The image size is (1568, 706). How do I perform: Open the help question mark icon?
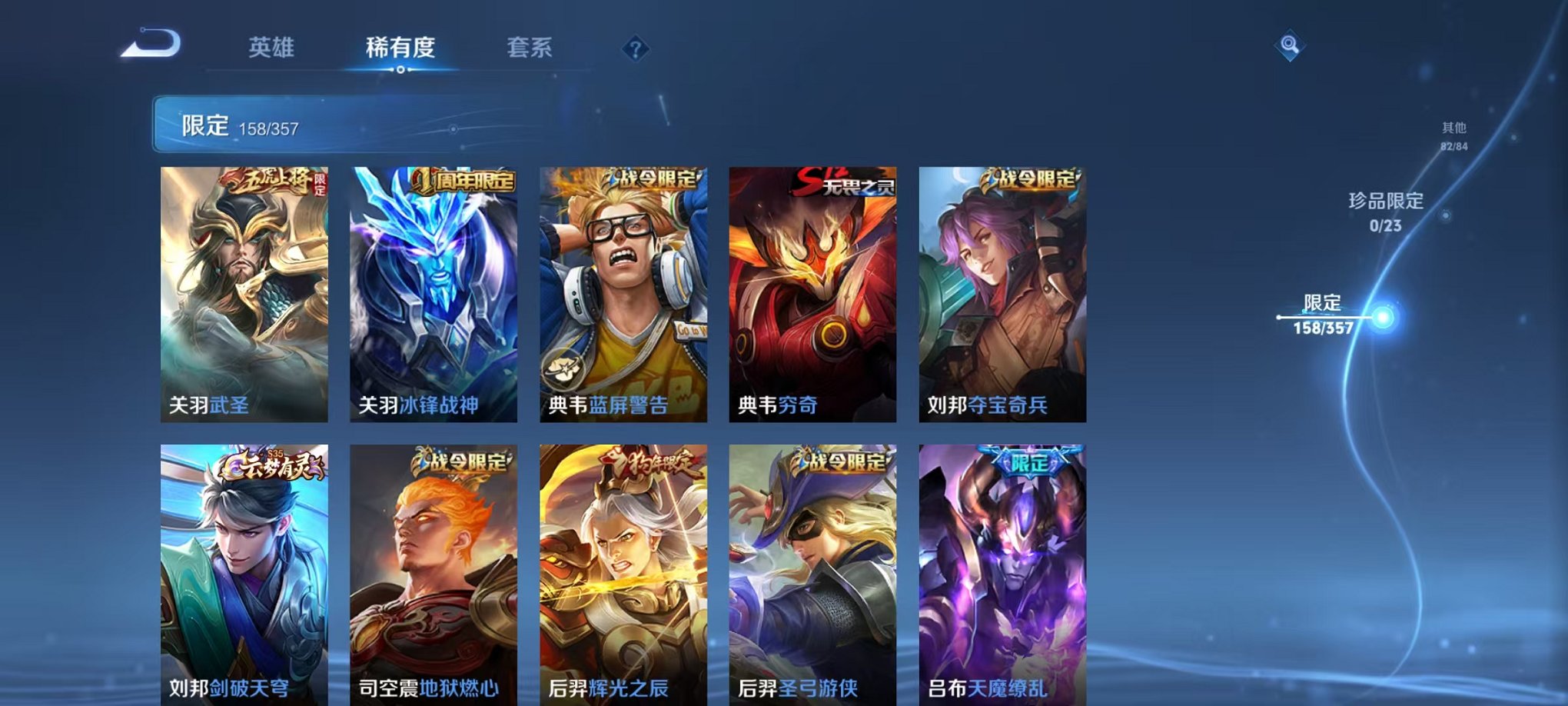pyautogui.click(x=633, y=50)
